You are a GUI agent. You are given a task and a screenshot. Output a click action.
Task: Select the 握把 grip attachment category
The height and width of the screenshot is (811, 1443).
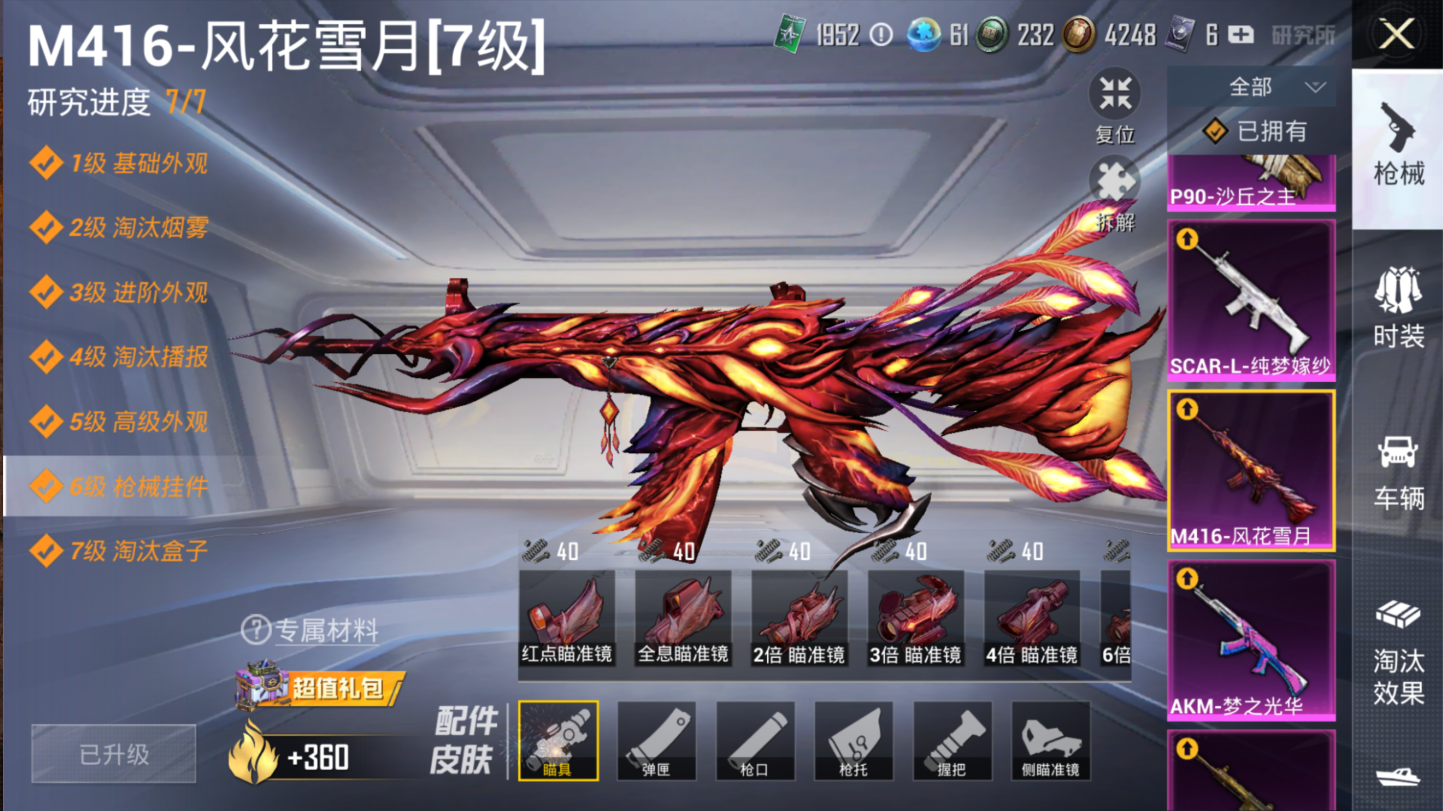click(952, 741)
